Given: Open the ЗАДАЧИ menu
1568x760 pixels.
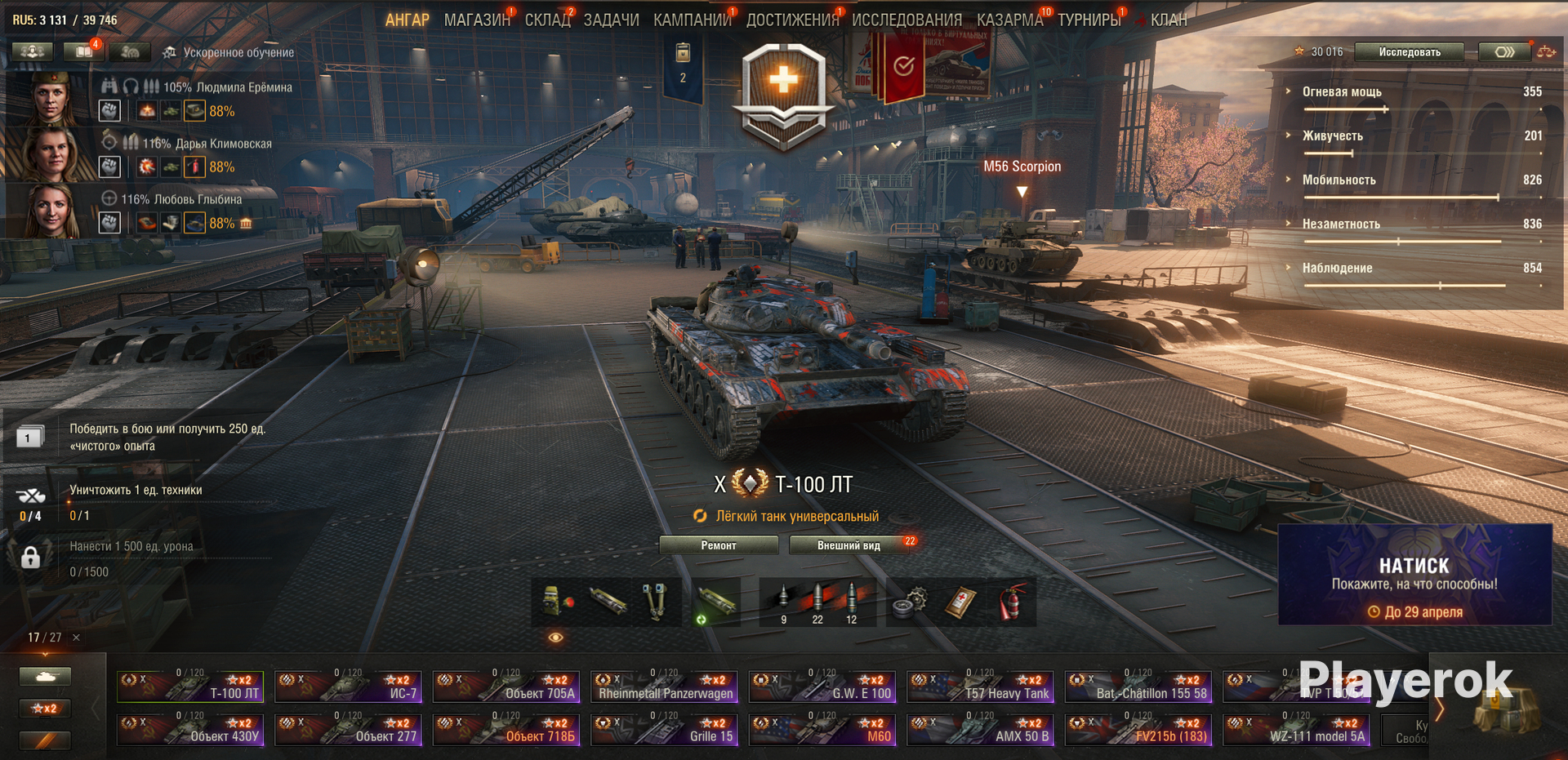Looking at the screenshot, I should point(611,20).
